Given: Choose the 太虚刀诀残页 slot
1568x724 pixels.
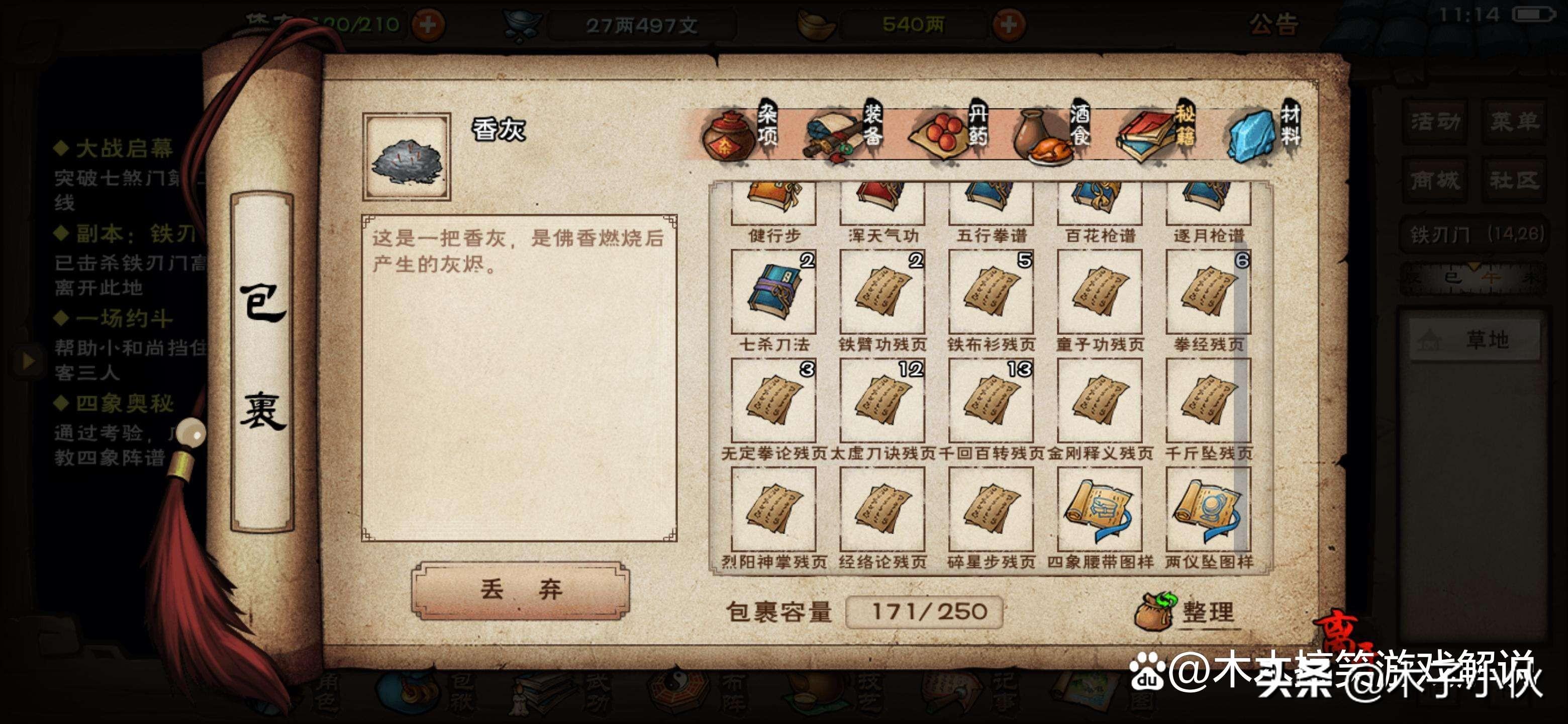Looking at the screenshot, I should click(x=882, y=401).
